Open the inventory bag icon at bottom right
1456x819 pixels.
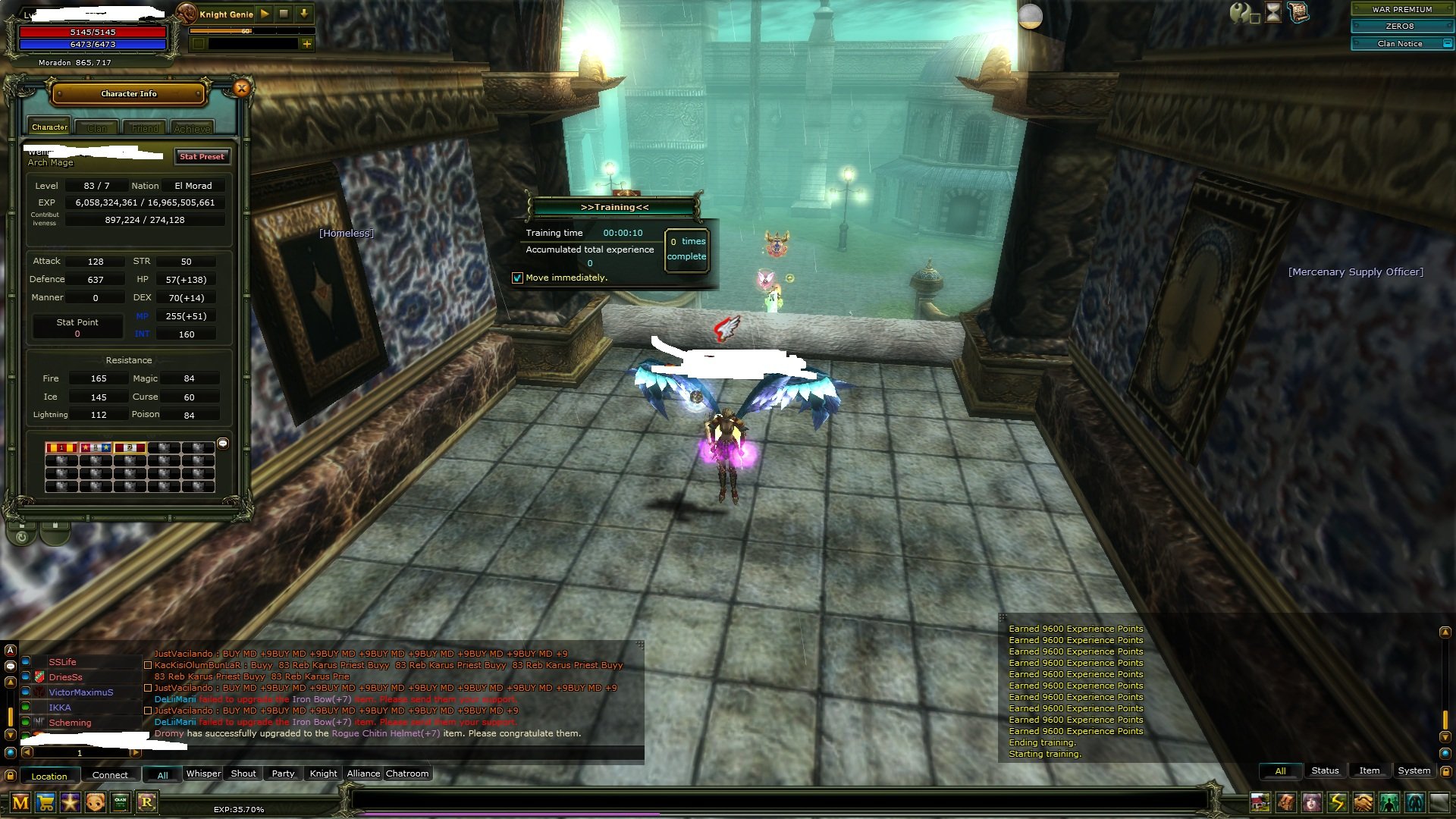[1287, 802]
